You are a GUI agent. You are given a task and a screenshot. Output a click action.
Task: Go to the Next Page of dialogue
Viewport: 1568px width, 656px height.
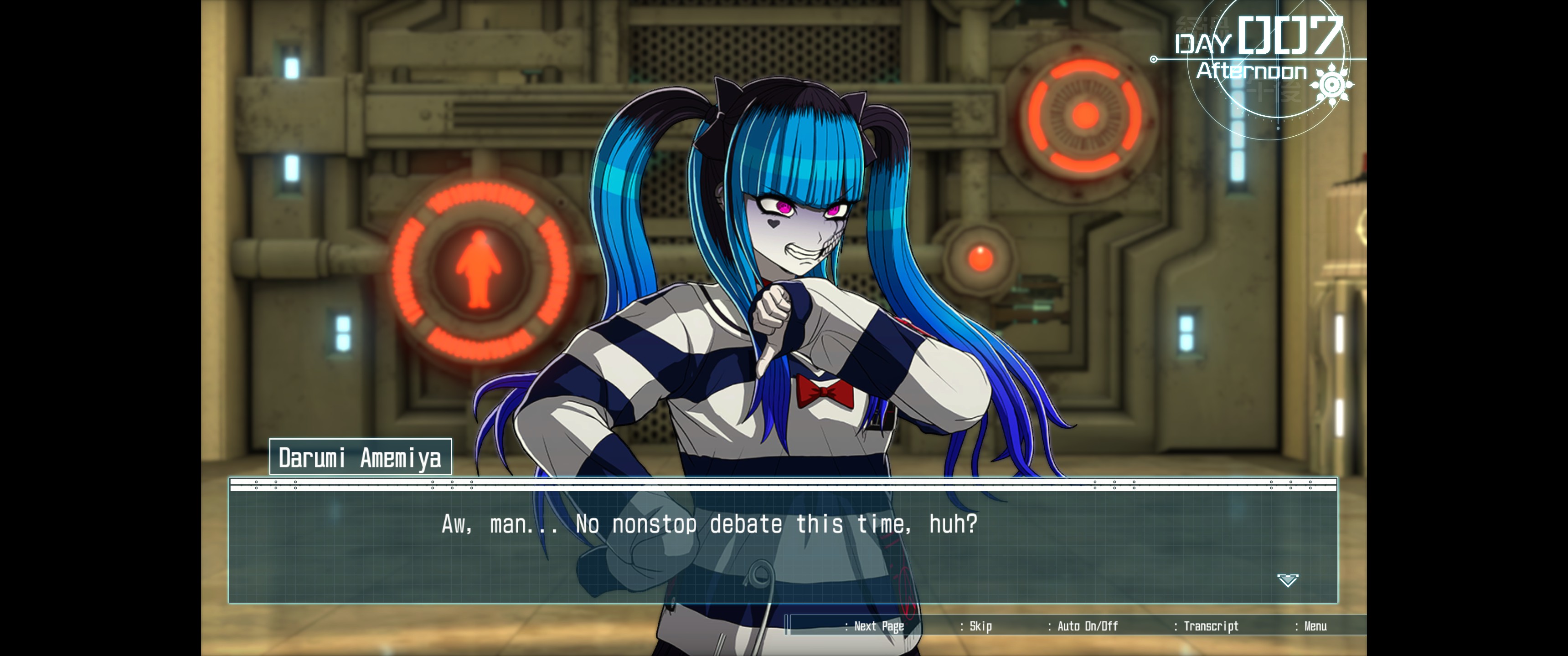[x=878, y=626]
